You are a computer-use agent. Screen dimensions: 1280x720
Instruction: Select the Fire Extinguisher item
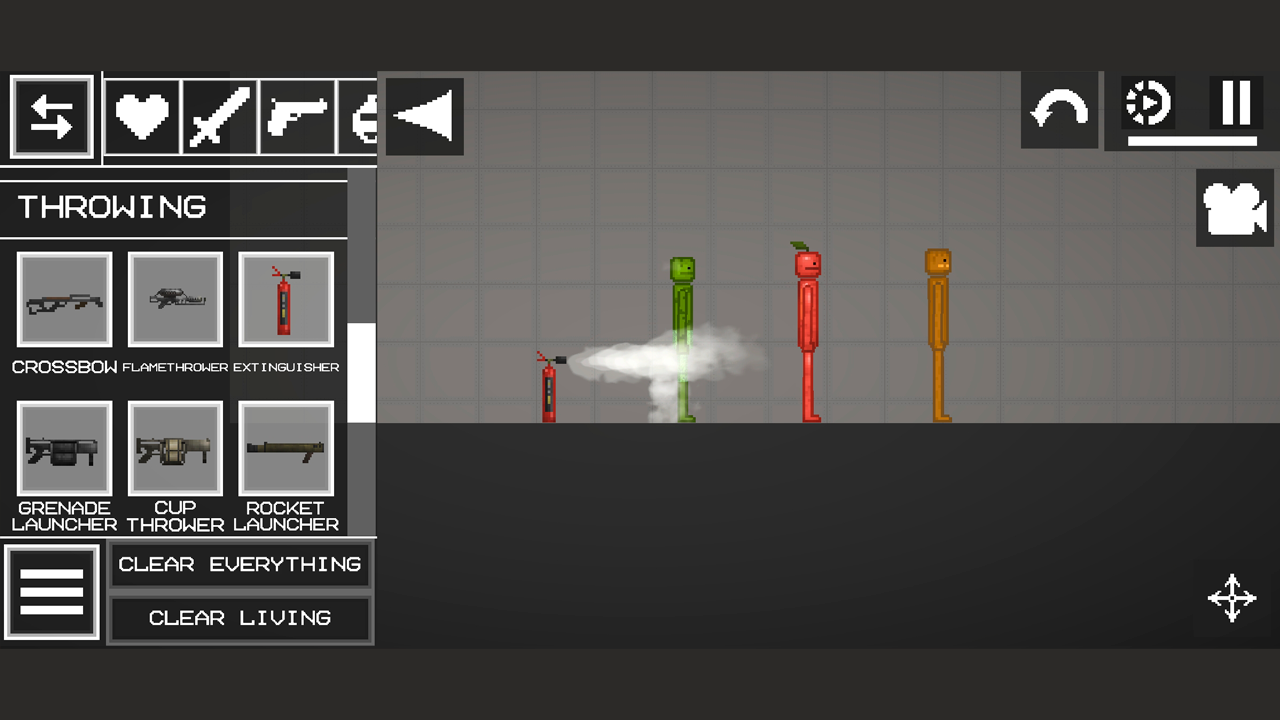click(x=285, y=300)
